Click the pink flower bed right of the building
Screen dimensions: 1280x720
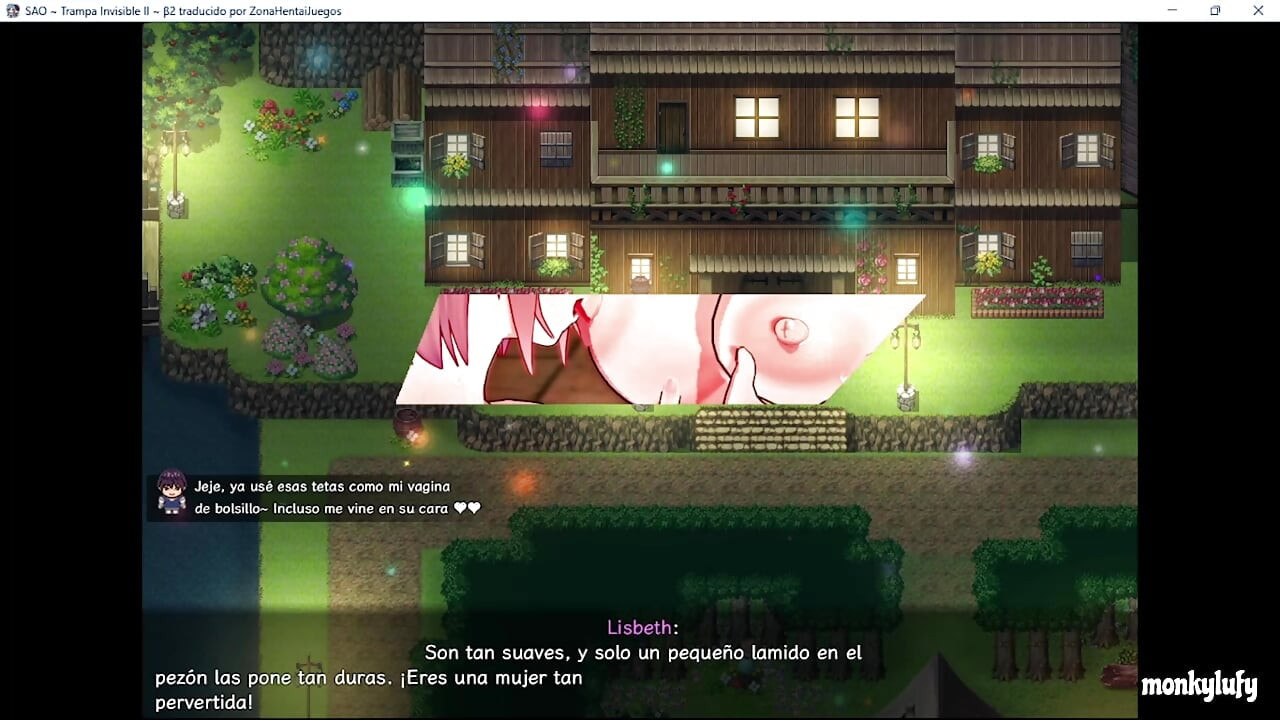pos(1037,300)
